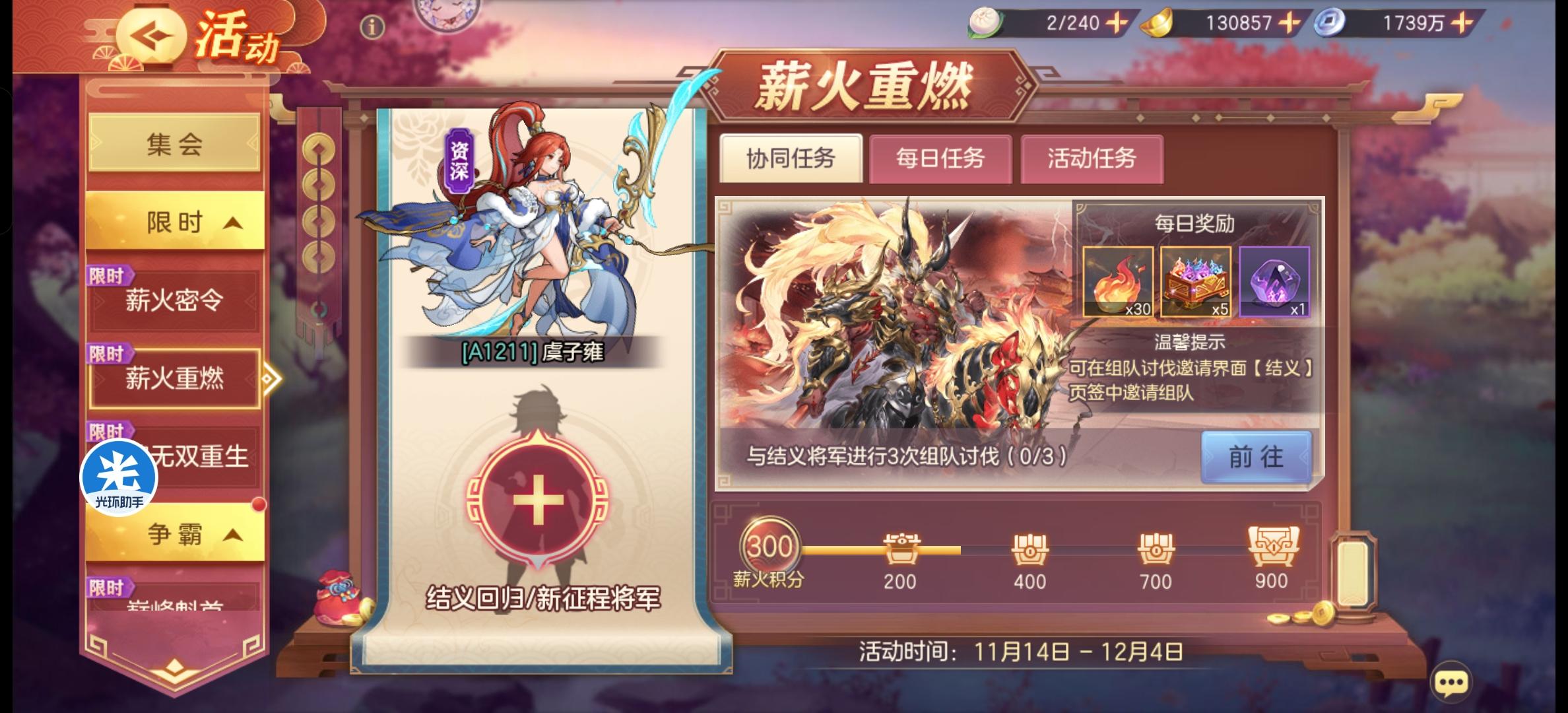Tap 集会 in the sidebar
The width and height of the screenshot is (1568, 713).
[173, 144]
